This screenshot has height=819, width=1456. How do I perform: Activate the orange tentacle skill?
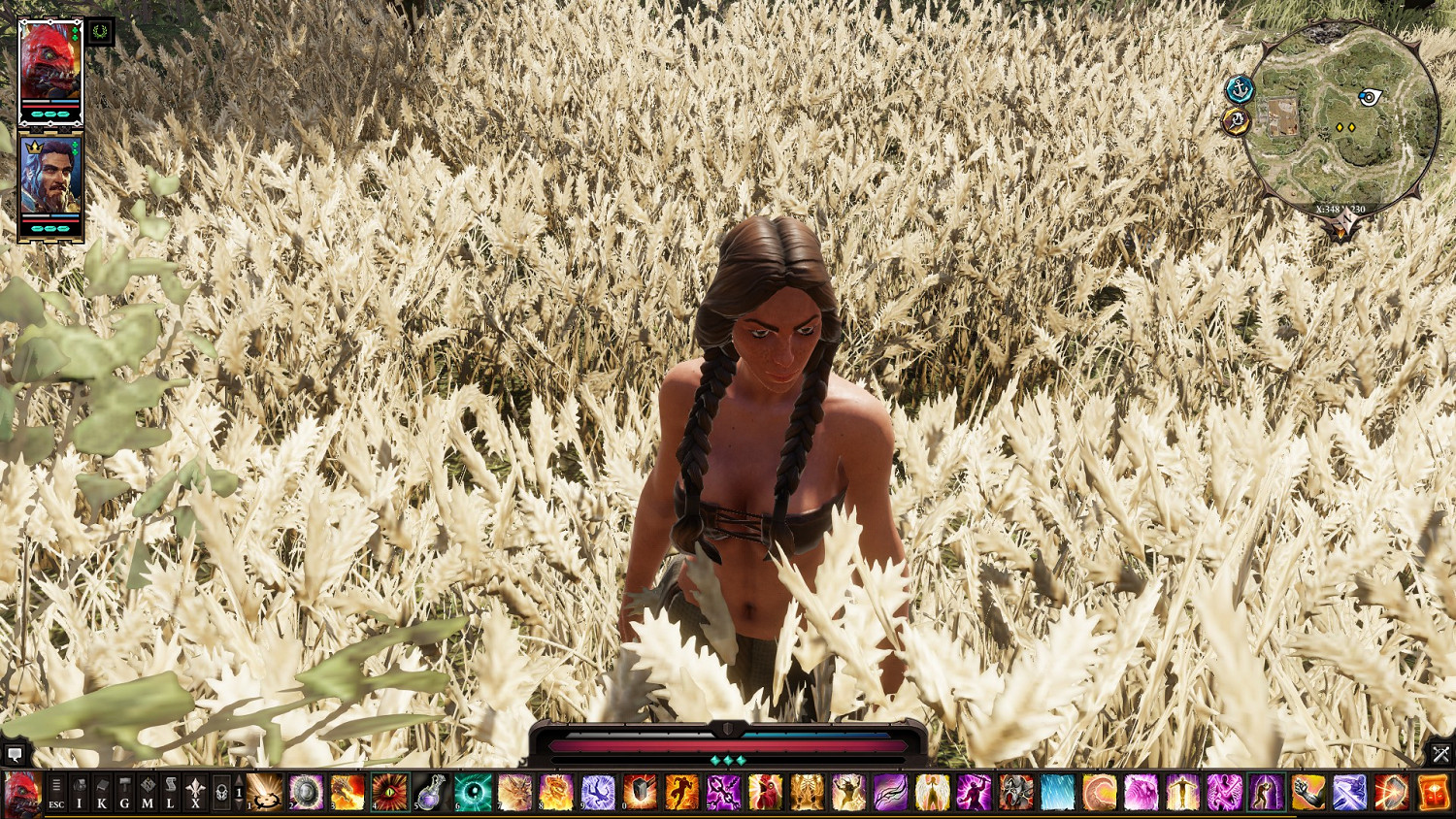[1100, 792]
